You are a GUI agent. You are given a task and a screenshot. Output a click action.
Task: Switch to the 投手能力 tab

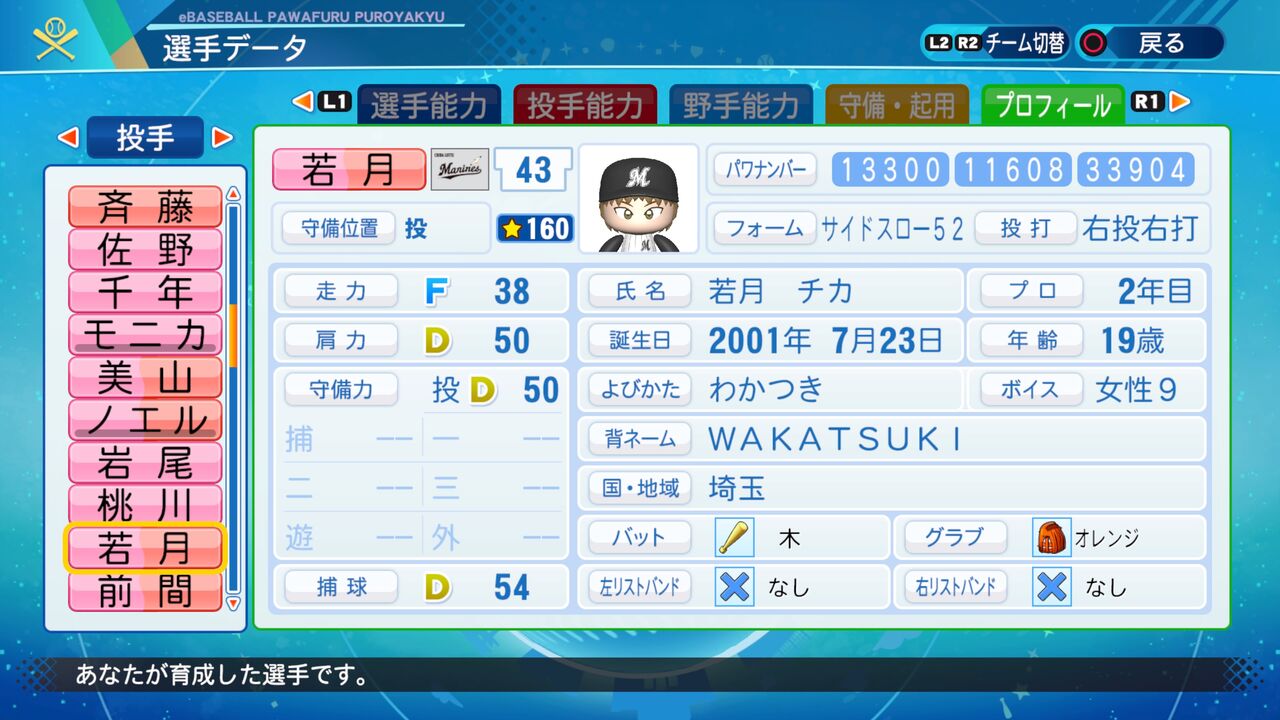[585, 102]
